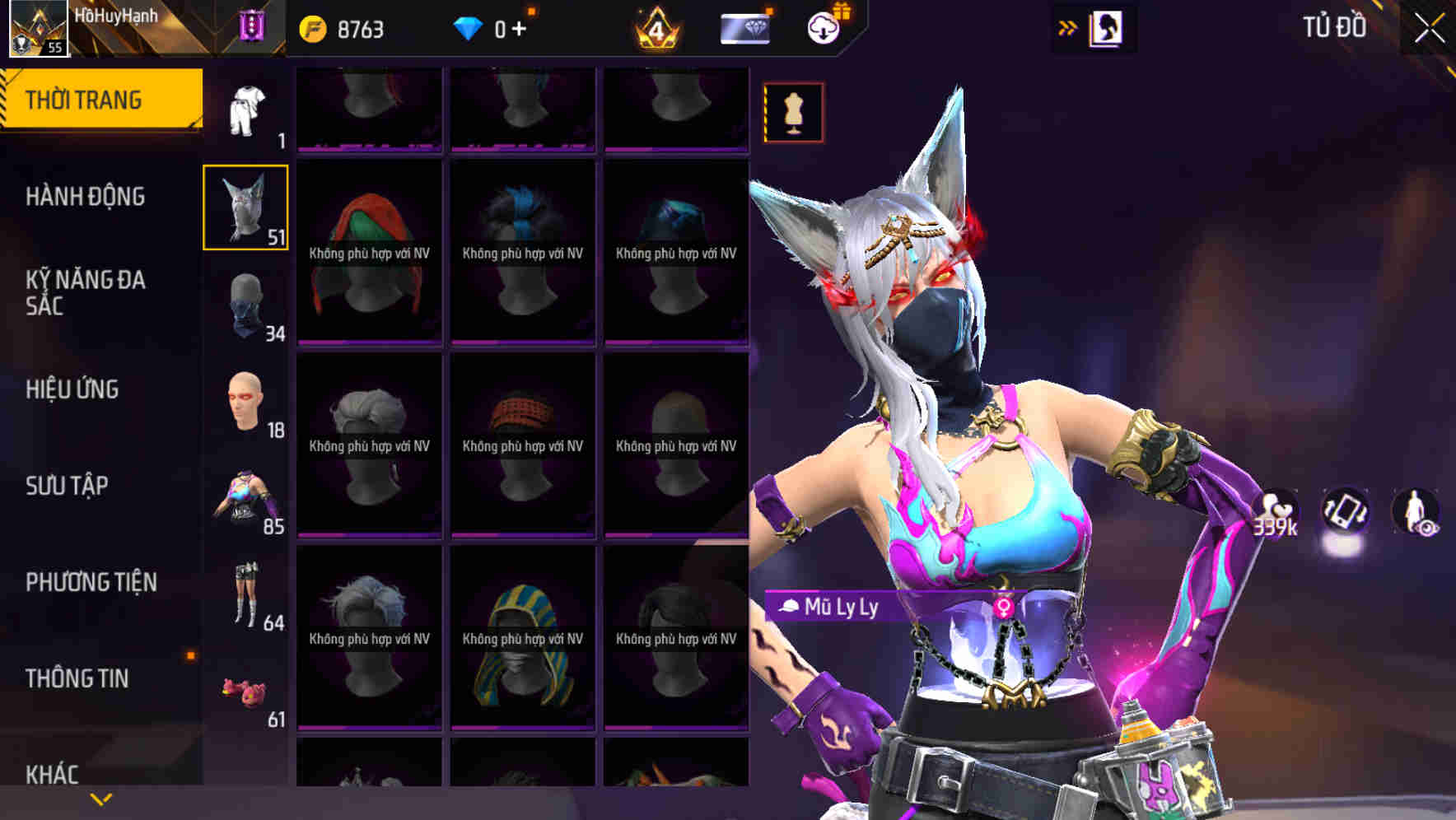
Task: Open the PHƯƠNG TIỆN tab
Action: pyautogui.click(x=91, y=582)
